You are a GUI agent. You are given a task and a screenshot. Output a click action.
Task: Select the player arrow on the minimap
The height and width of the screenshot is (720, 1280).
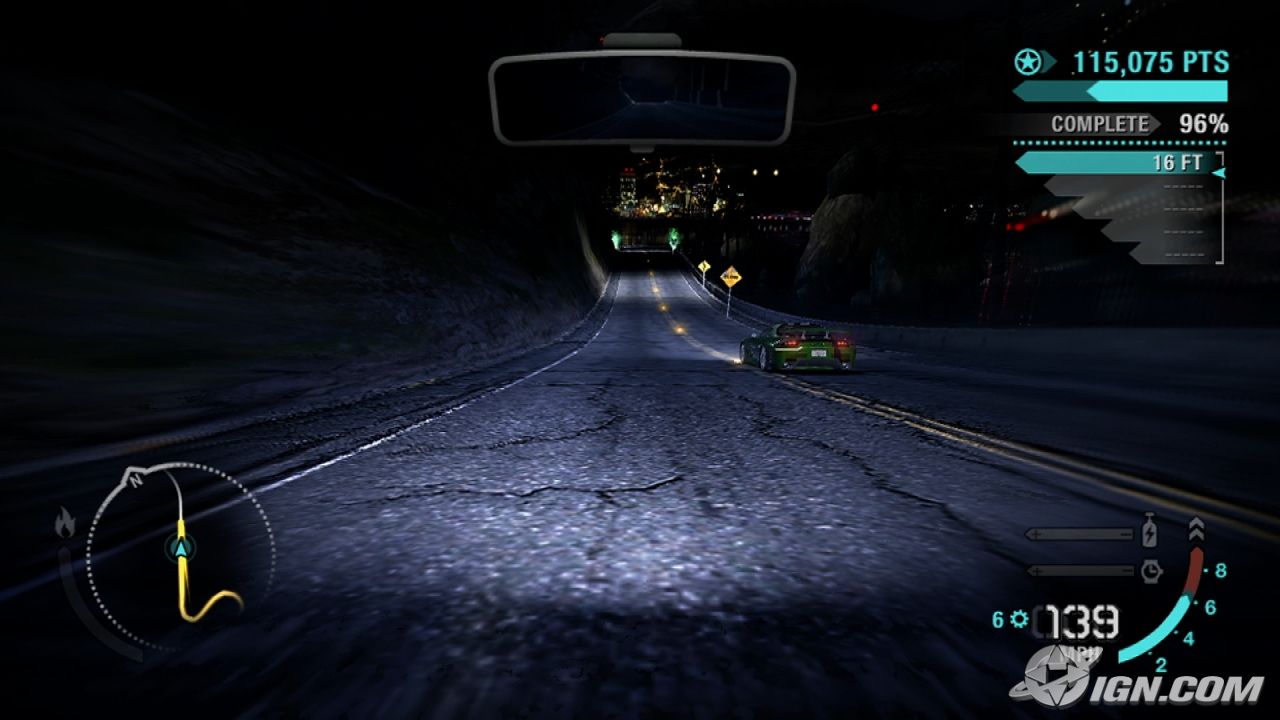182,547
